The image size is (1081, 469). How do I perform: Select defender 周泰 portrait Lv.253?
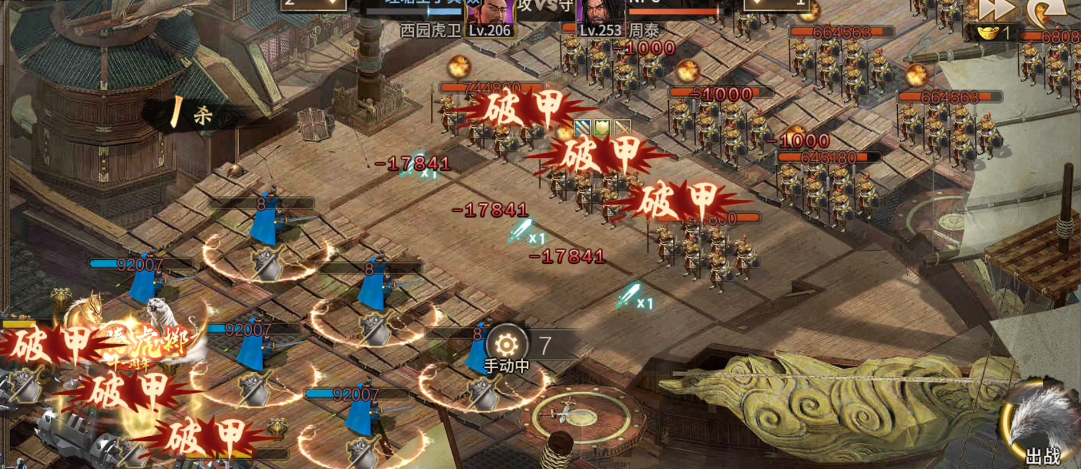click(600, 11)
